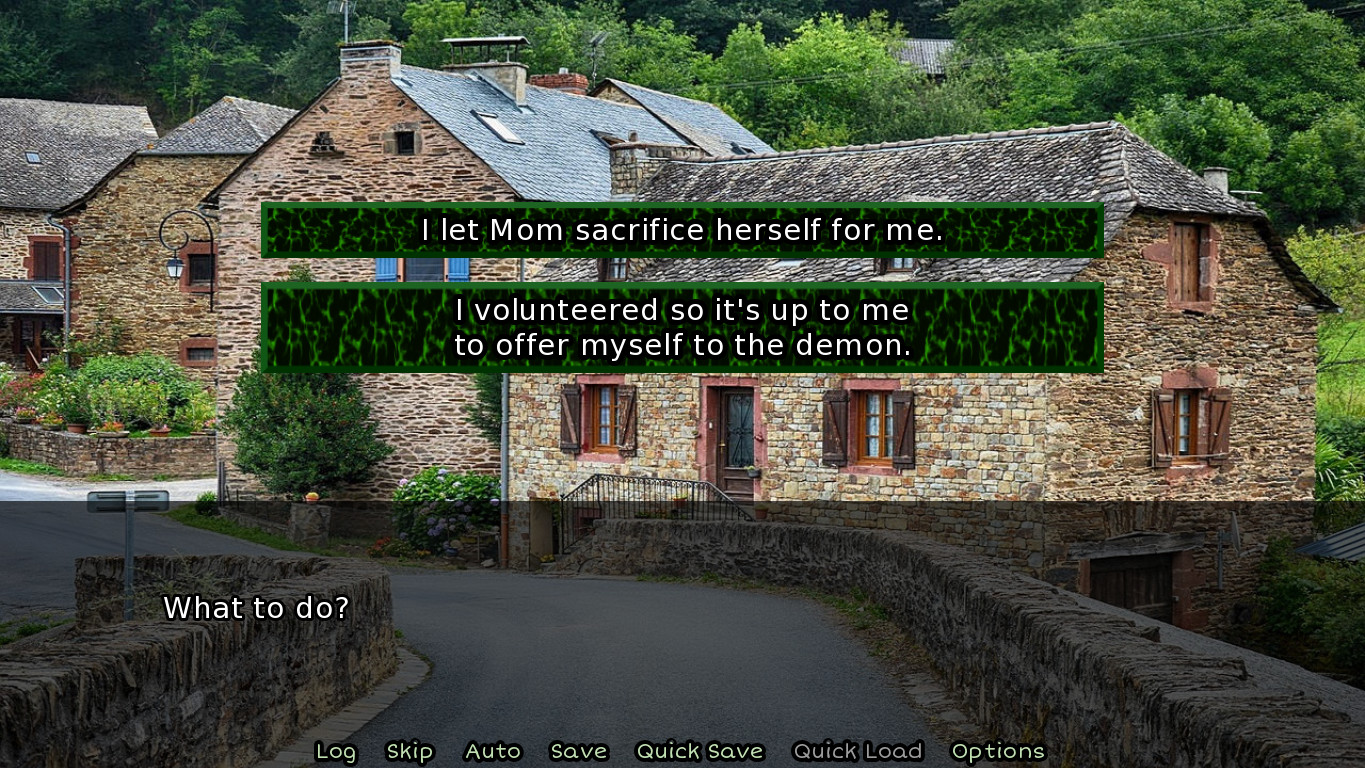Select the choice about offering myself to the demon
The image size is (1365, 768).
tap(682, 327)
